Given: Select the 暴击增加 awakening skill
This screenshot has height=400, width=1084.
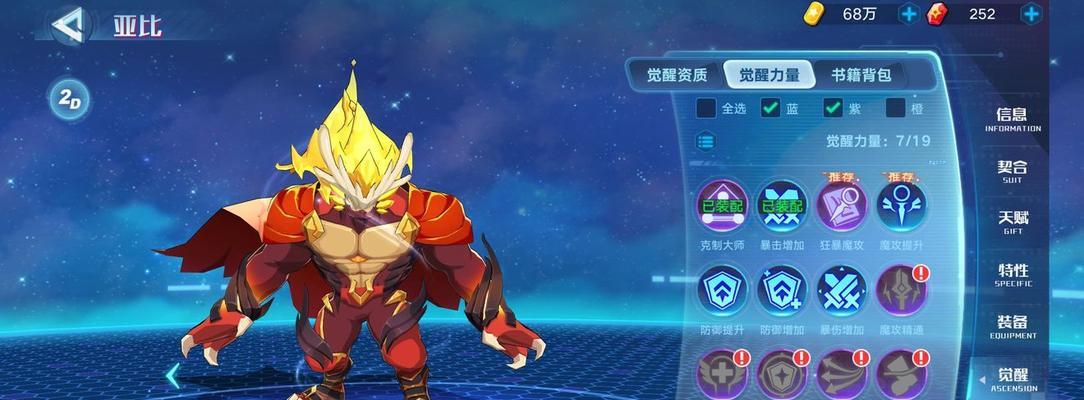Looking at the screenshot, I should tap(781, 206).
